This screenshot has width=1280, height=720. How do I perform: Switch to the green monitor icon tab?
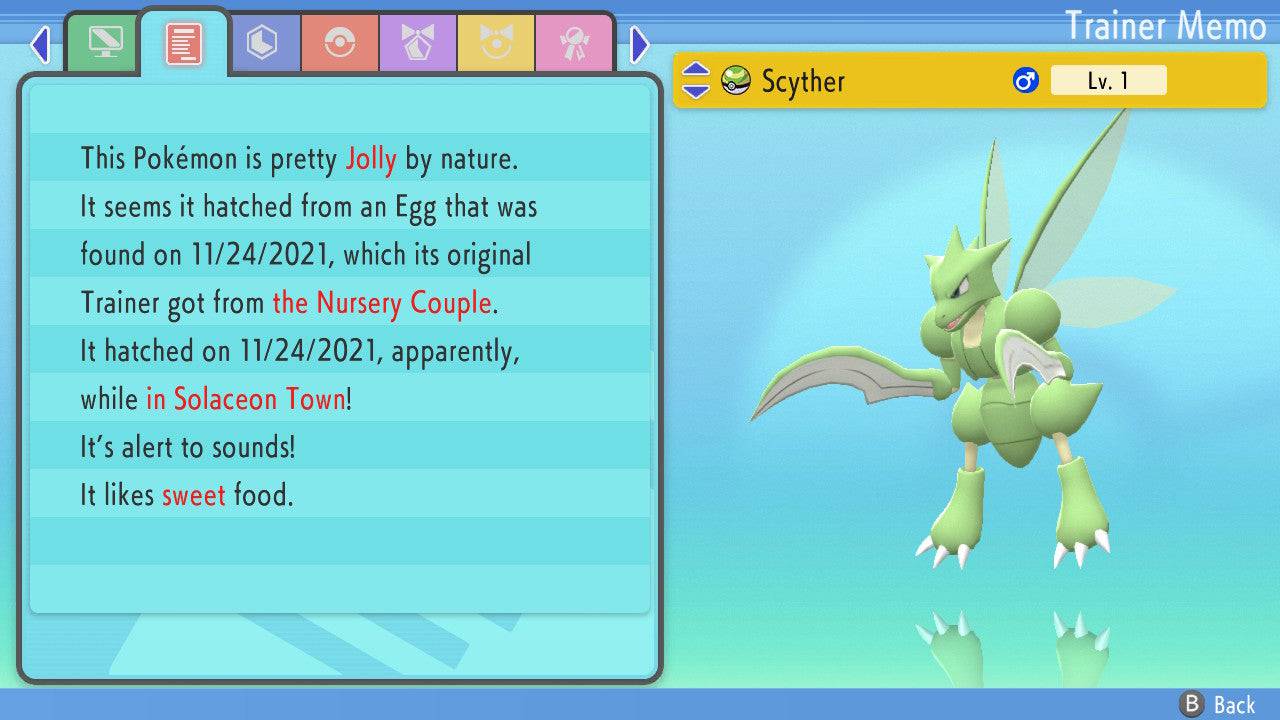pos(105,43)
